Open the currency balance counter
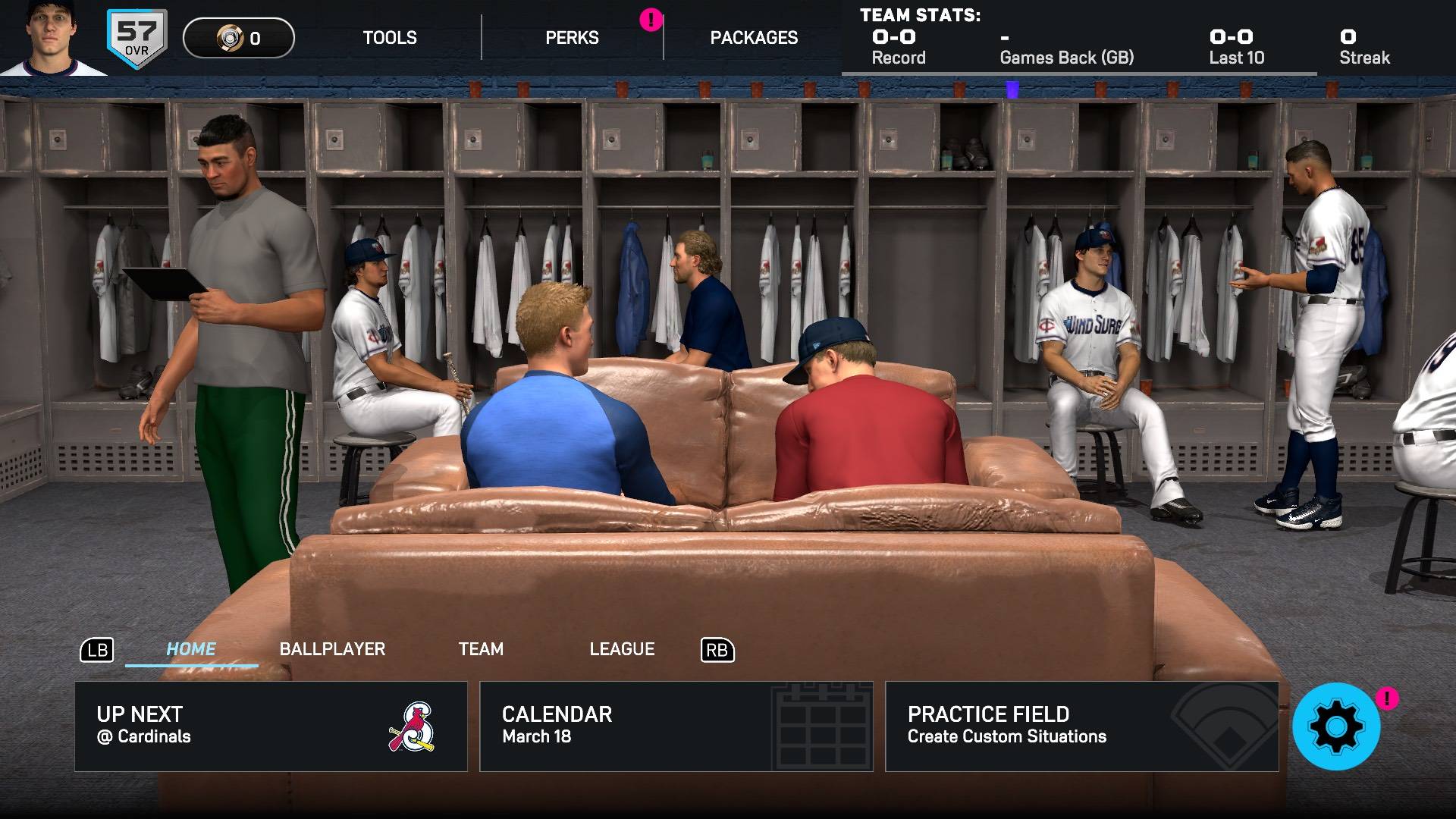 (237, 39)
